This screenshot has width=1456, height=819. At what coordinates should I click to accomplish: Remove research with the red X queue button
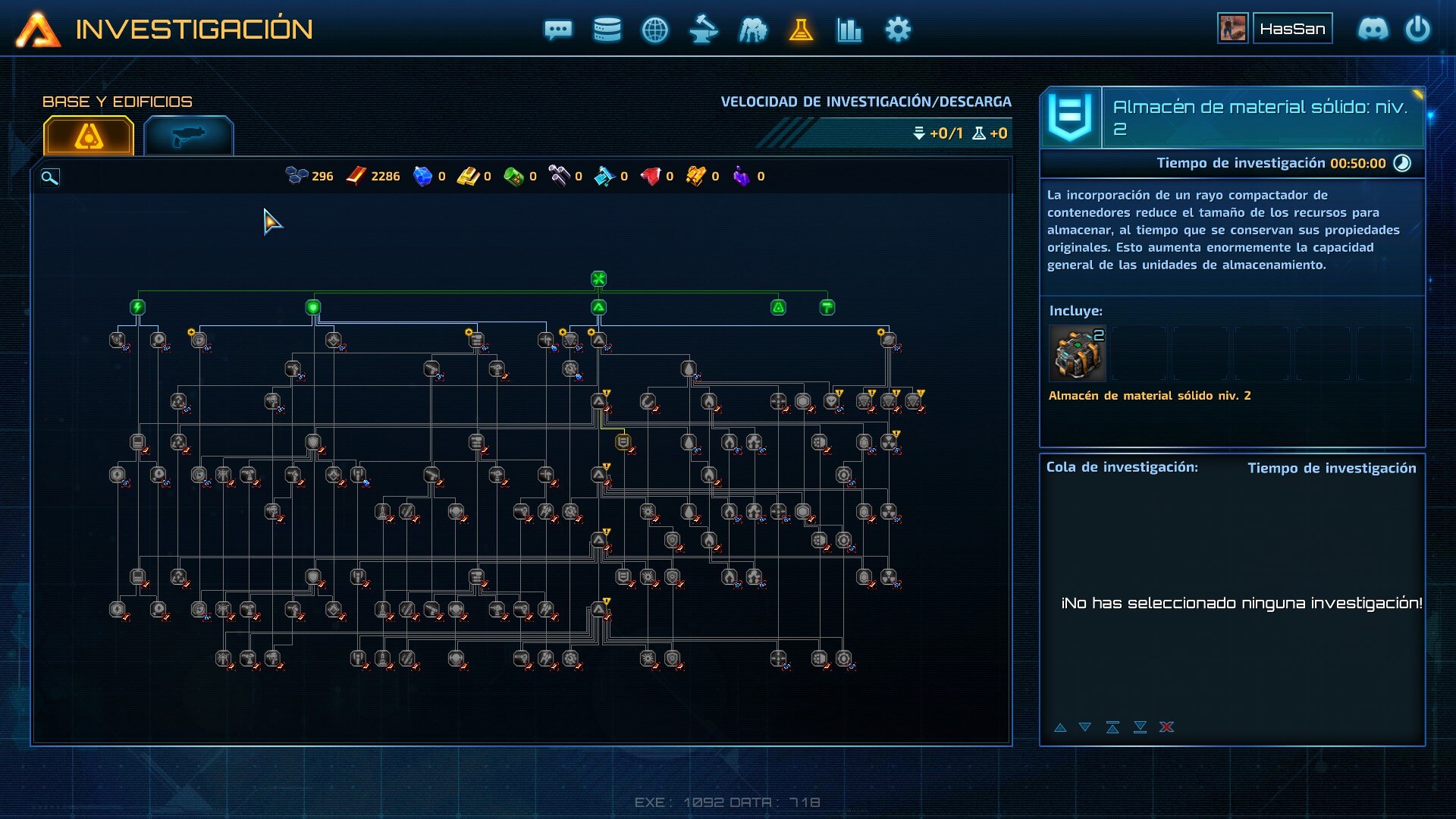coord(1166,727)
